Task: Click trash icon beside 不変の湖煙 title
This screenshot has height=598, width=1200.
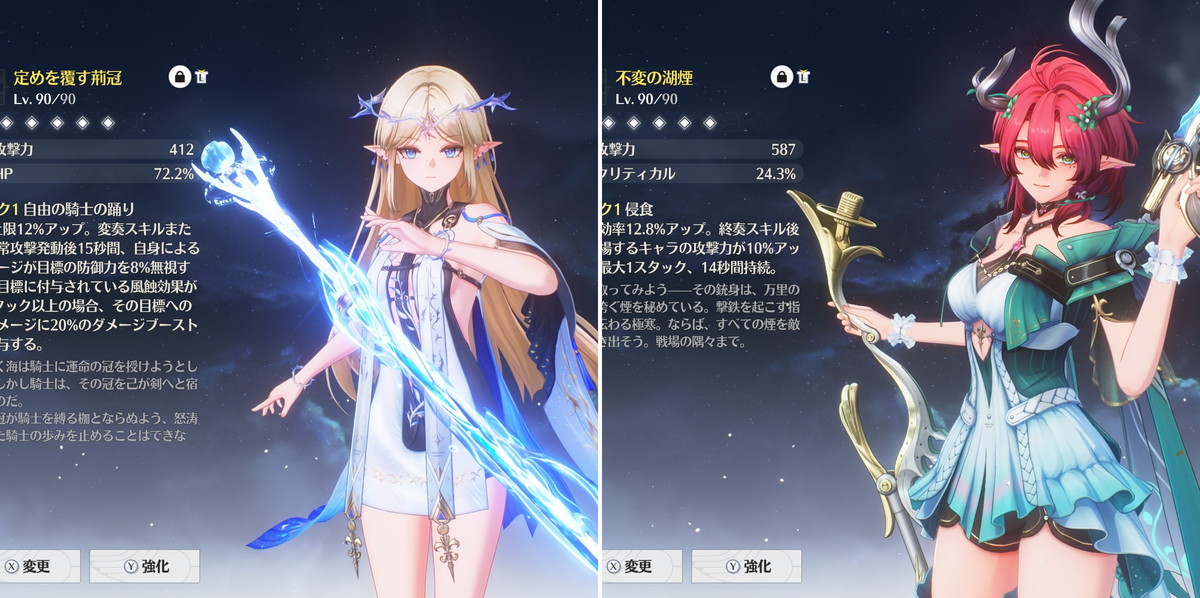Action: pos(803,76)
